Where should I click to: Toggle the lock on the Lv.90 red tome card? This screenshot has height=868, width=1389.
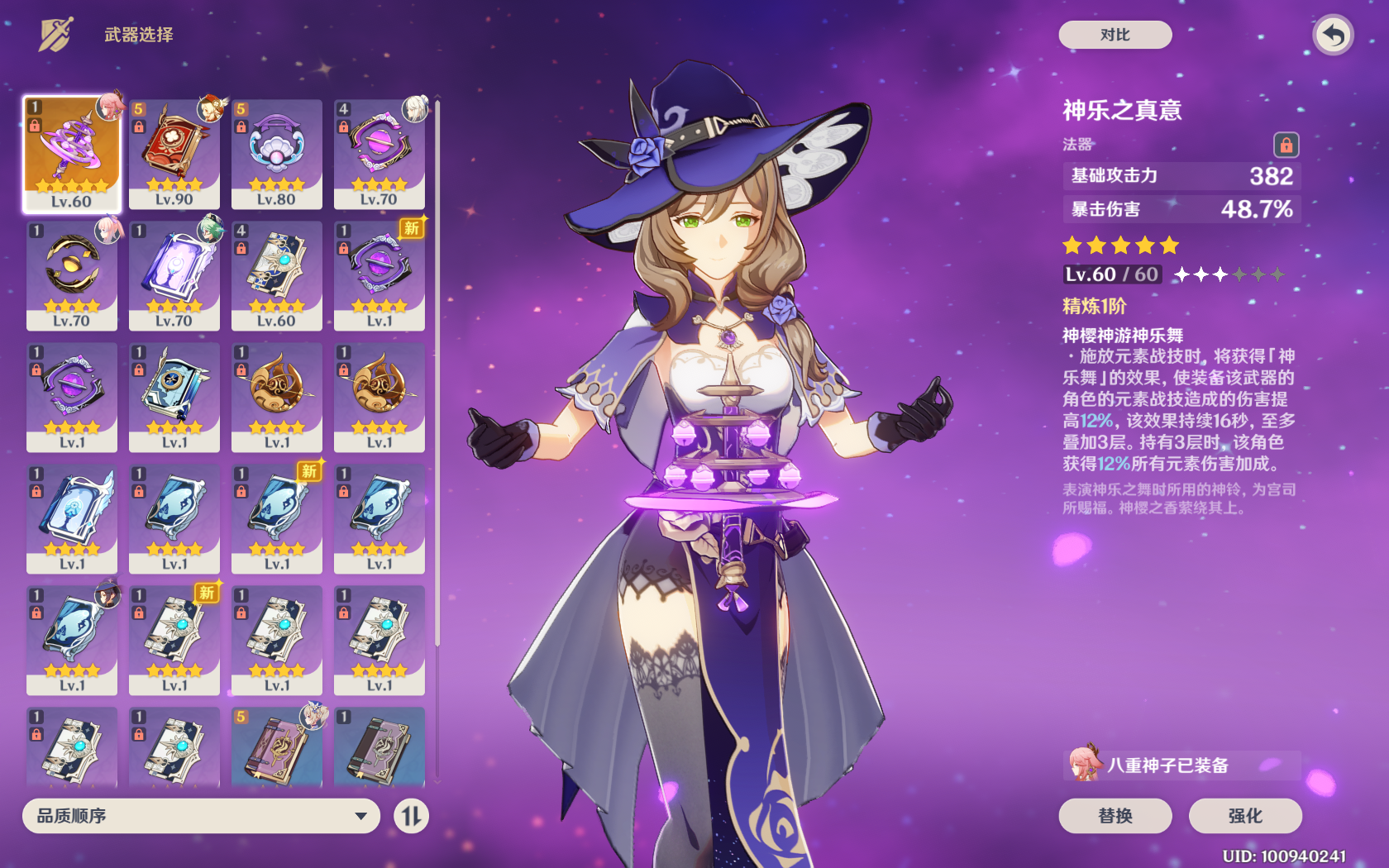(x=137, y=128)
